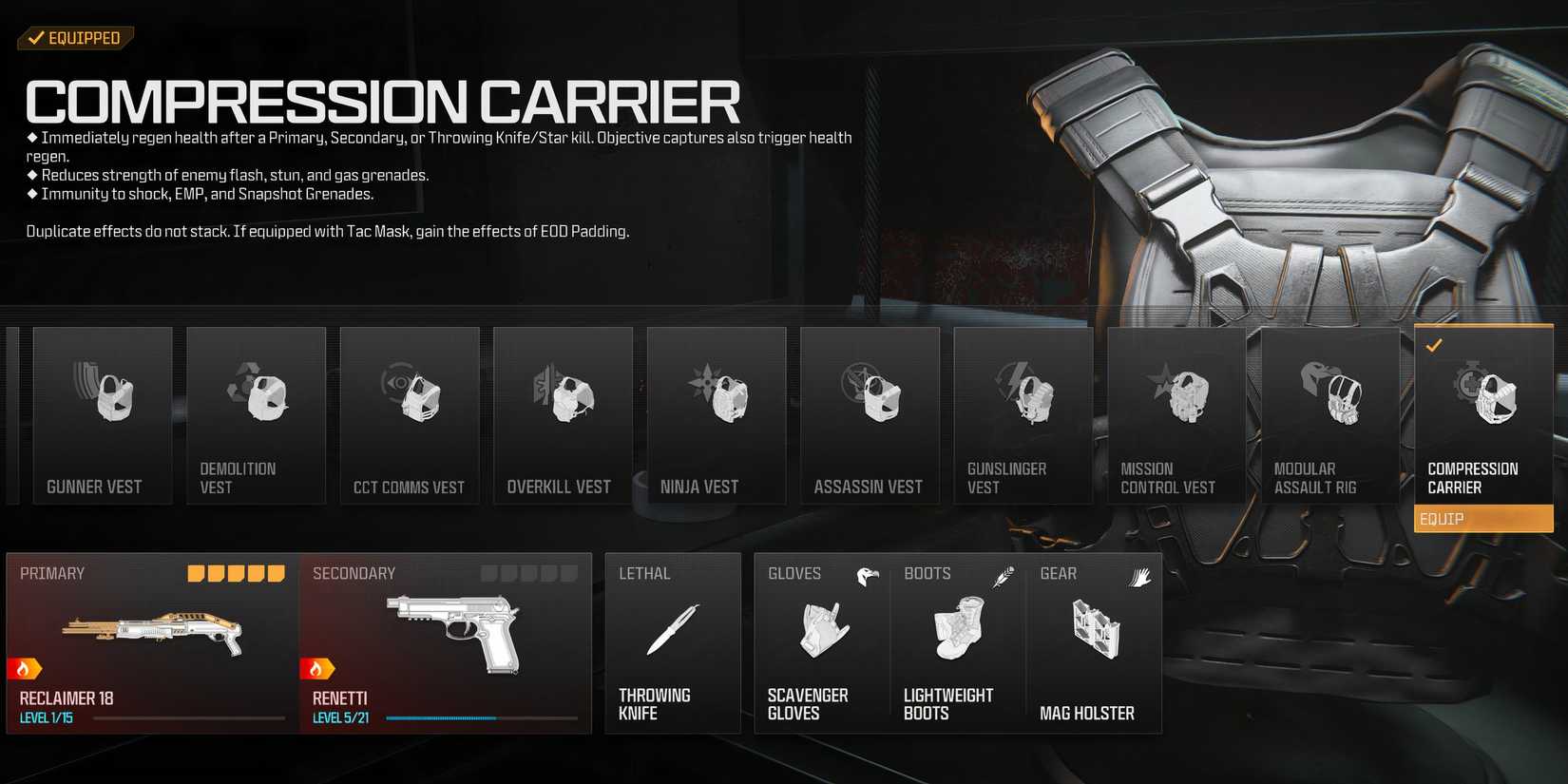Pick the Ninja Vest icon
The width and height of the screenshot is (1568, 784).
pos(717,413)
